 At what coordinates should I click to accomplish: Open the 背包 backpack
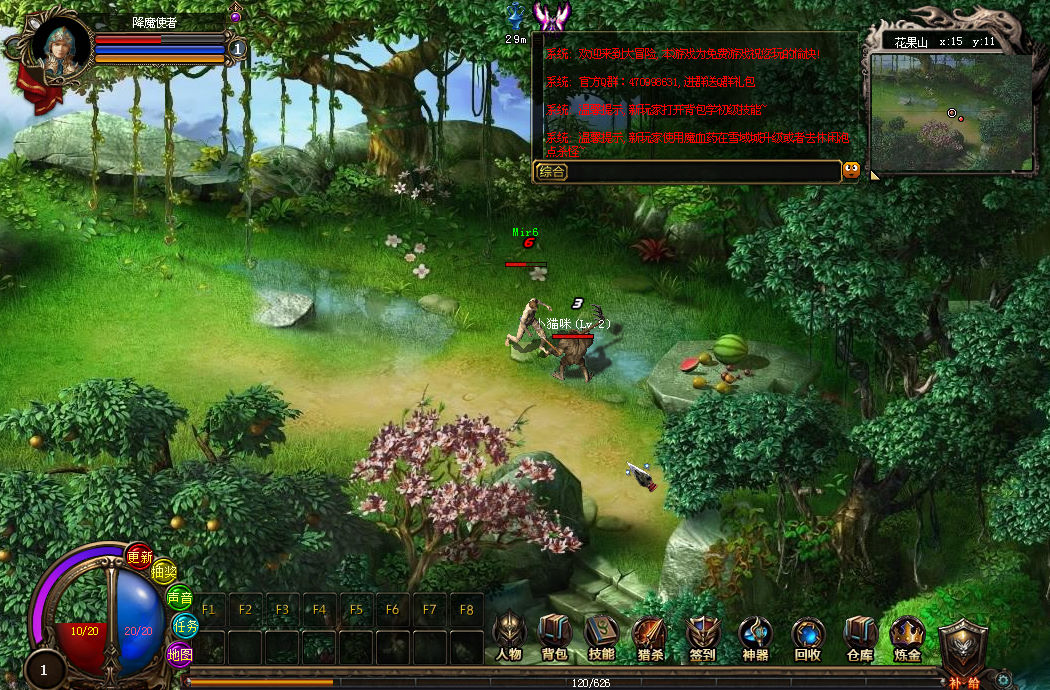pyautogui.click(x=555, y=634)
